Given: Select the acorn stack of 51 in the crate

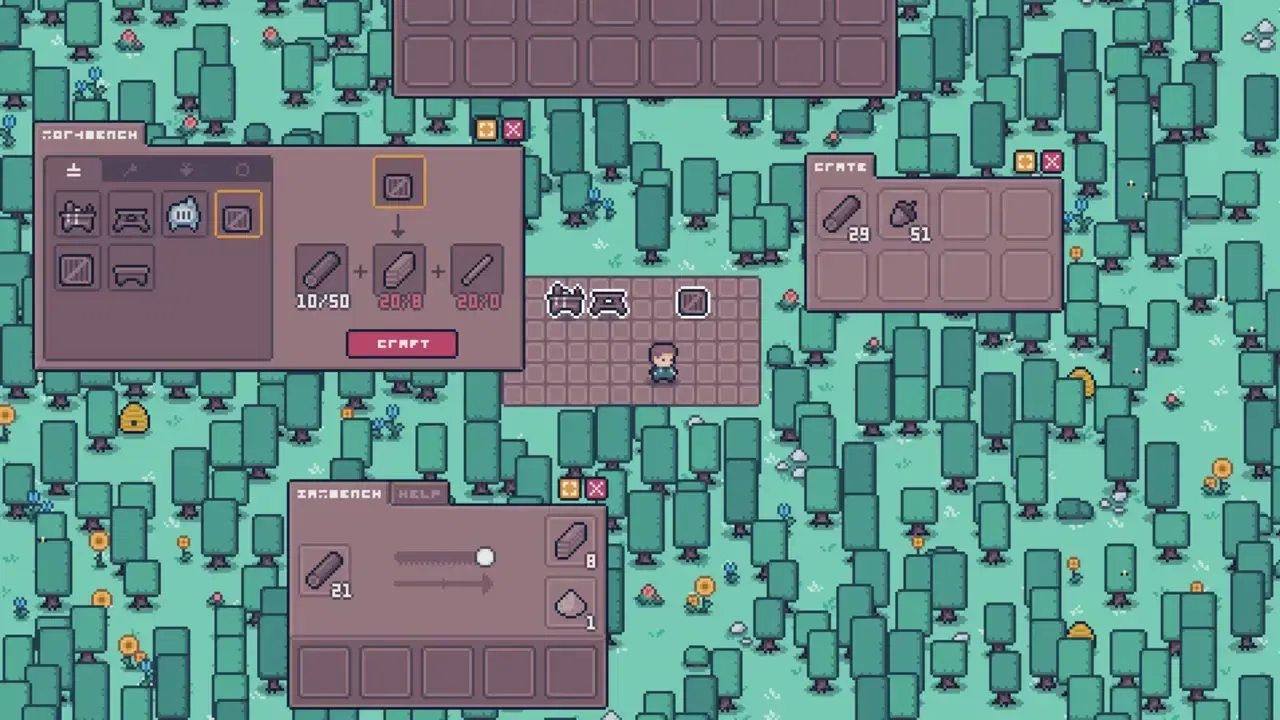Looking at the screenshot, I should tap(903, 214).
